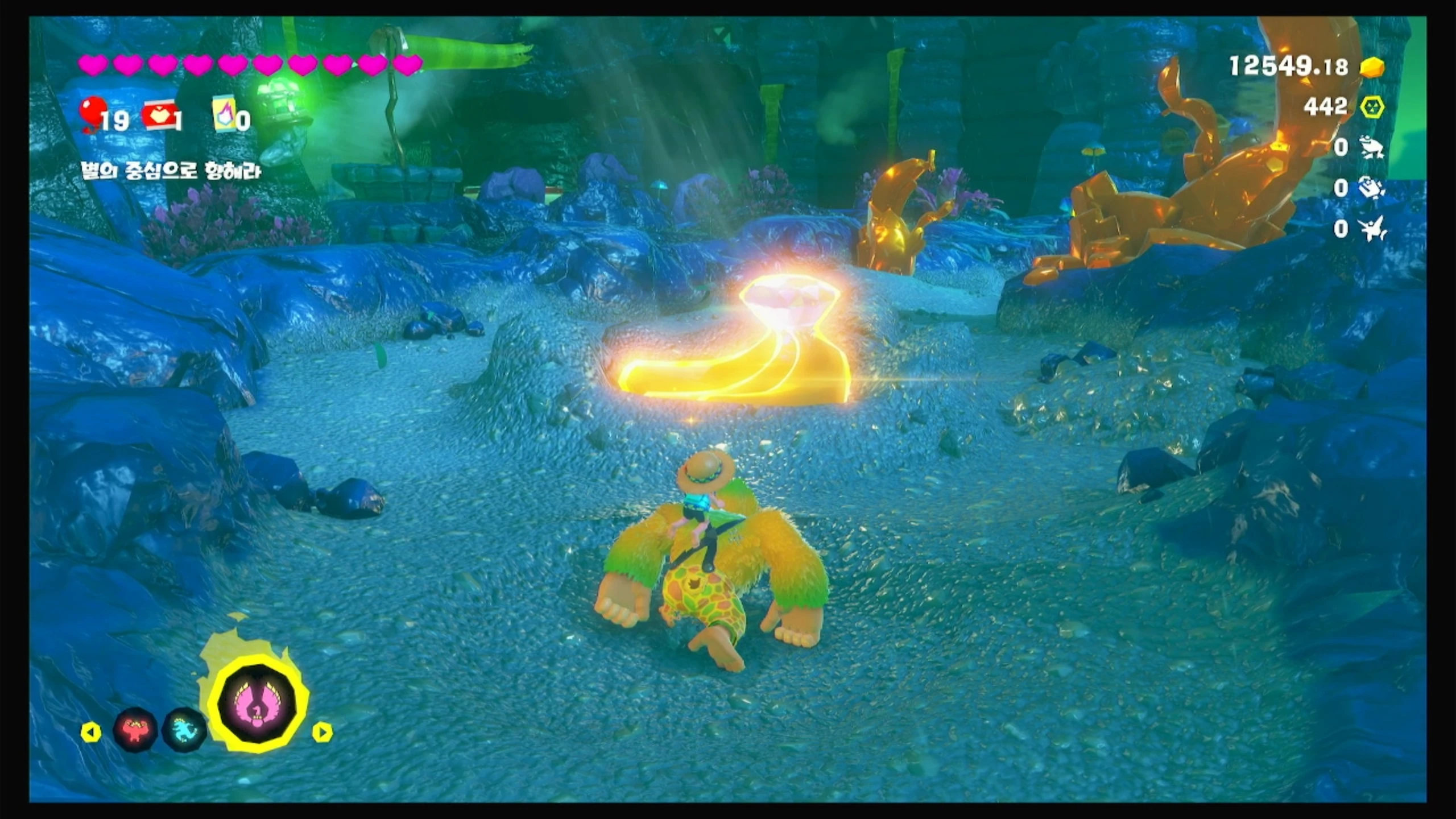The image size is (1456, 819).
Task: Use the red heart juice can item
Action: (x=160, y=116)
